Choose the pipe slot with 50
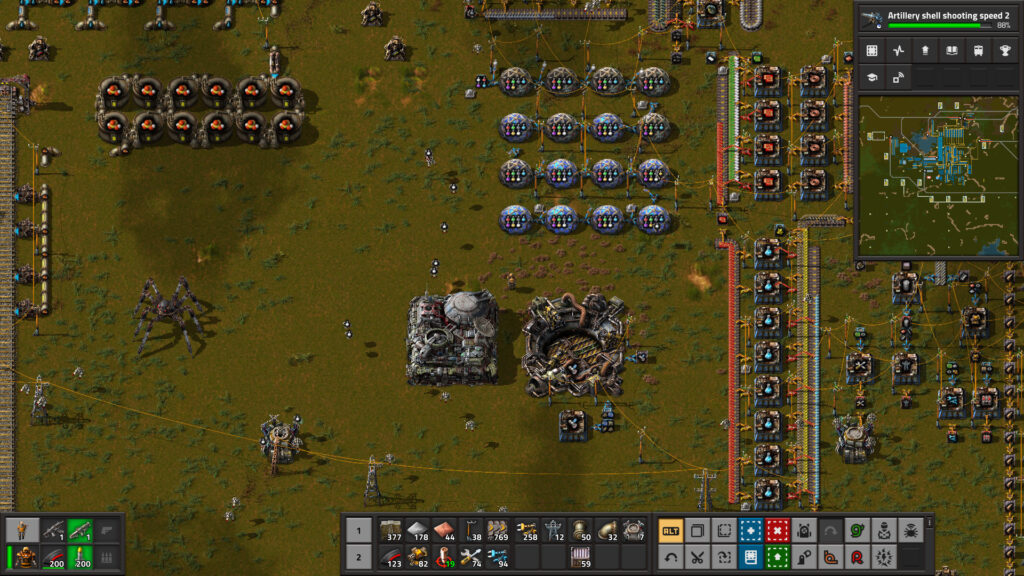Viewport: 1024px width, 576px height. point(578,531)
